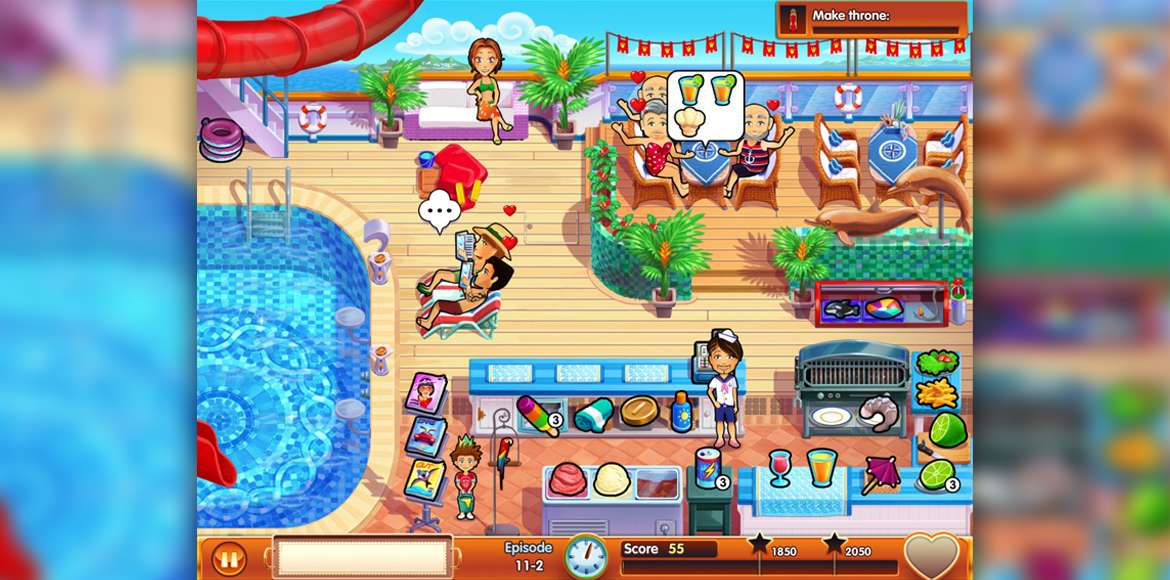
Task: Click the empty order tray
Action: click(x=363, y=557)
